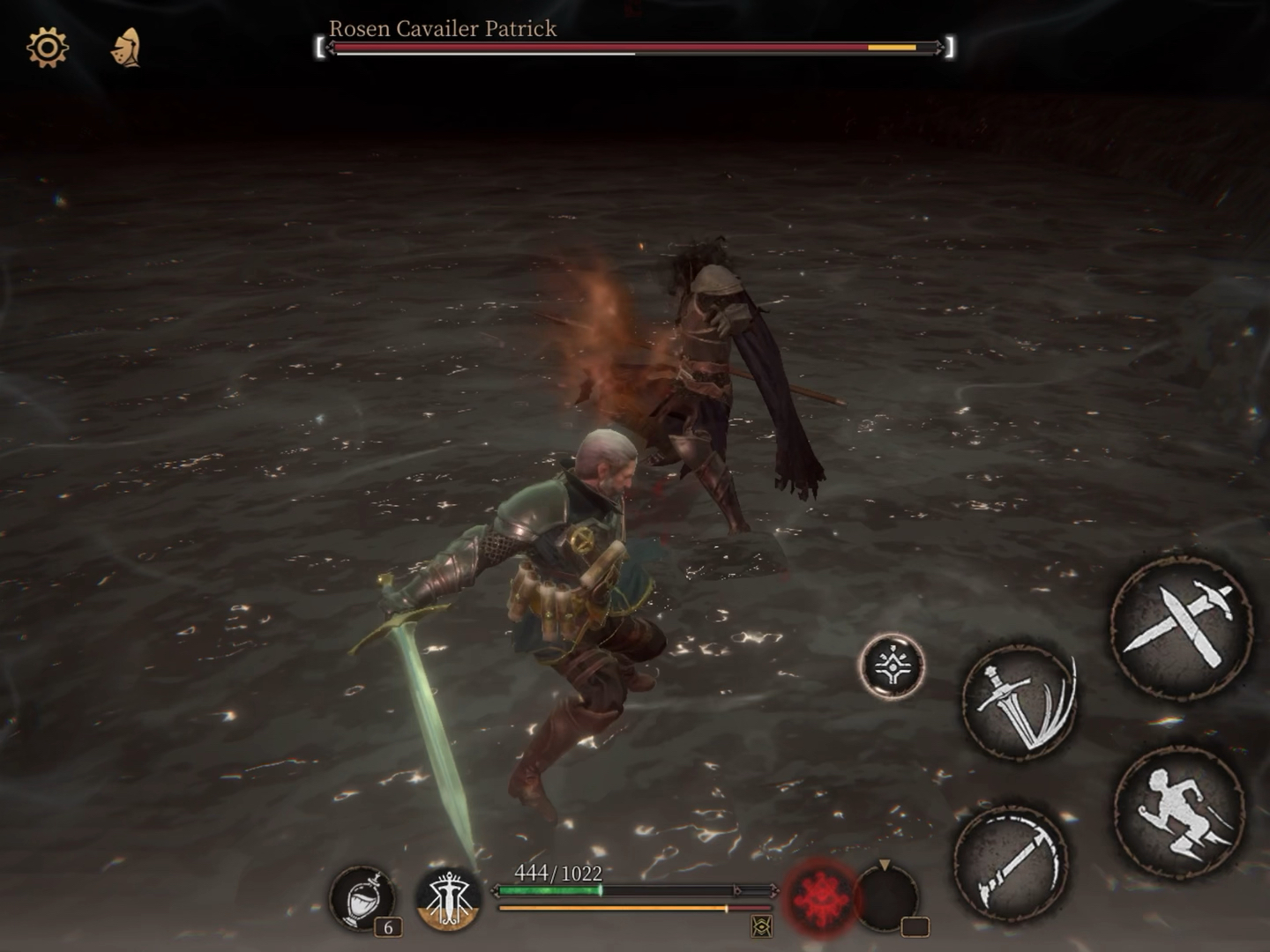Use the healing flask with 6 charges
This screenshot has width=1270, height=952.
[x=361, y=898]
